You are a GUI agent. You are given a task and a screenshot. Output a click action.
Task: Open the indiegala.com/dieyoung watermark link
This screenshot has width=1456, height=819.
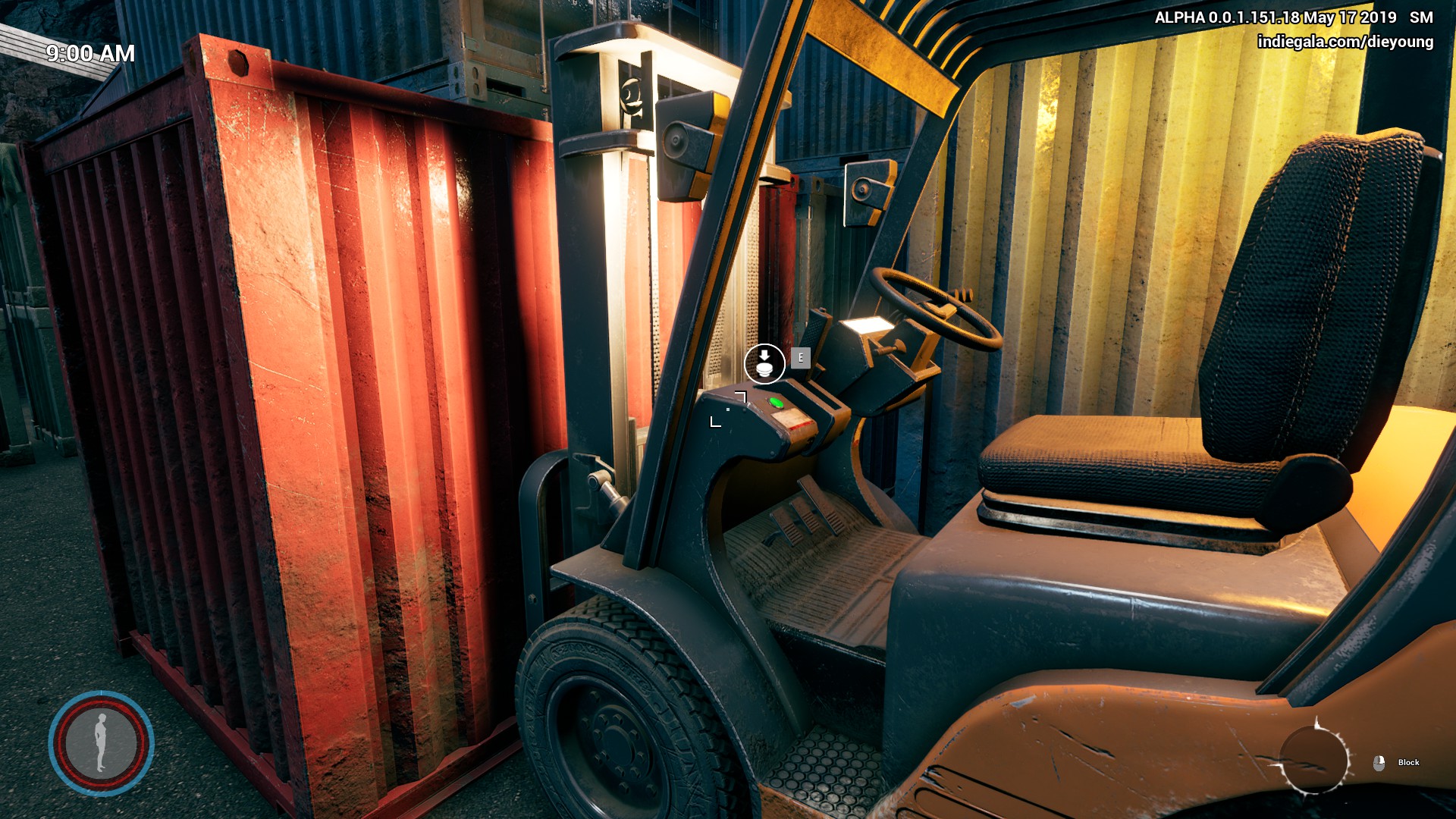pyautogui.click(x=1345, y=42)
